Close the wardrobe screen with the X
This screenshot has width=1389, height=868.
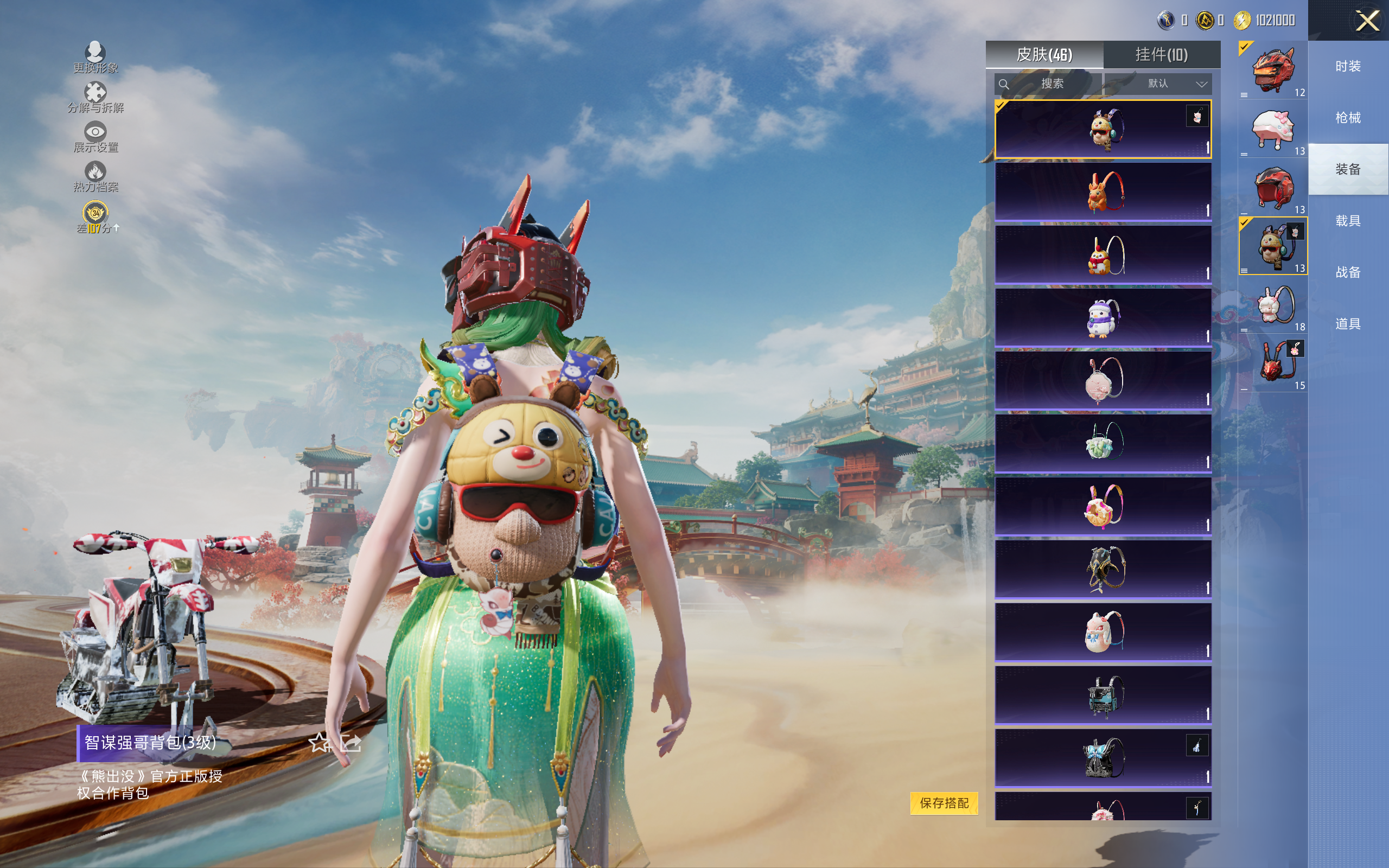pos(1367,21)
